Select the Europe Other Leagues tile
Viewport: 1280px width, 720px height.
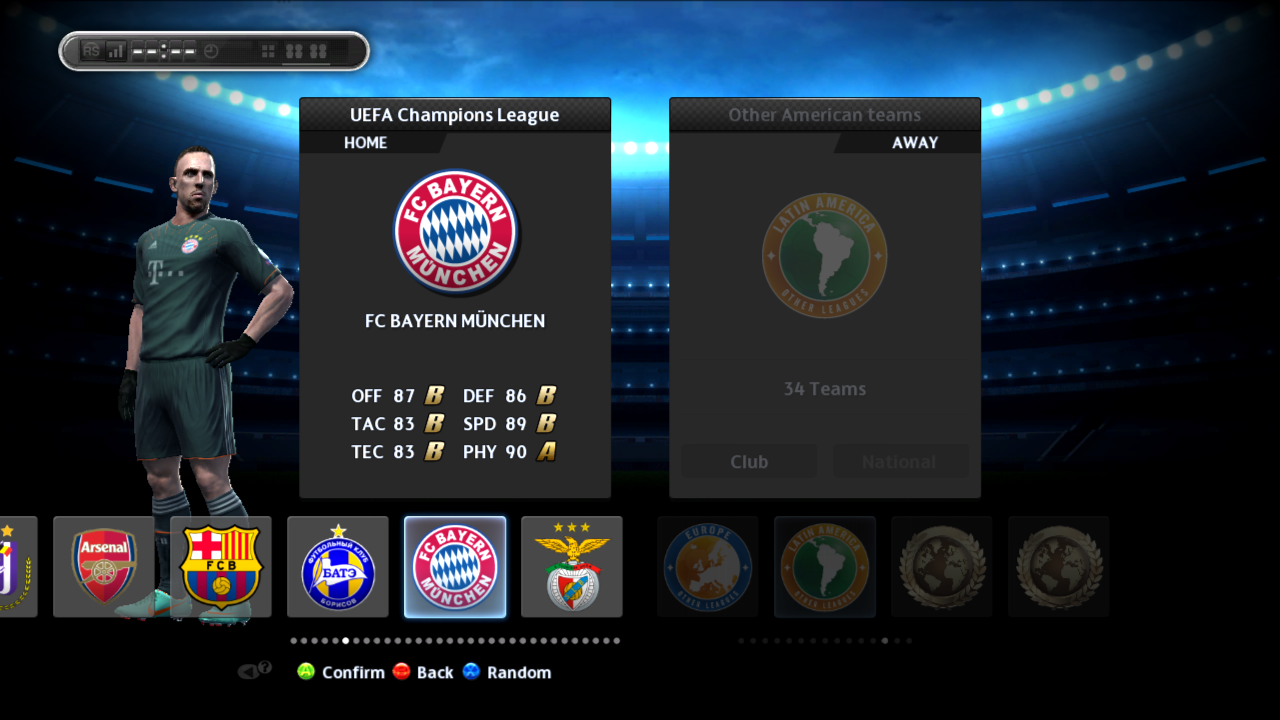point(708,566)
